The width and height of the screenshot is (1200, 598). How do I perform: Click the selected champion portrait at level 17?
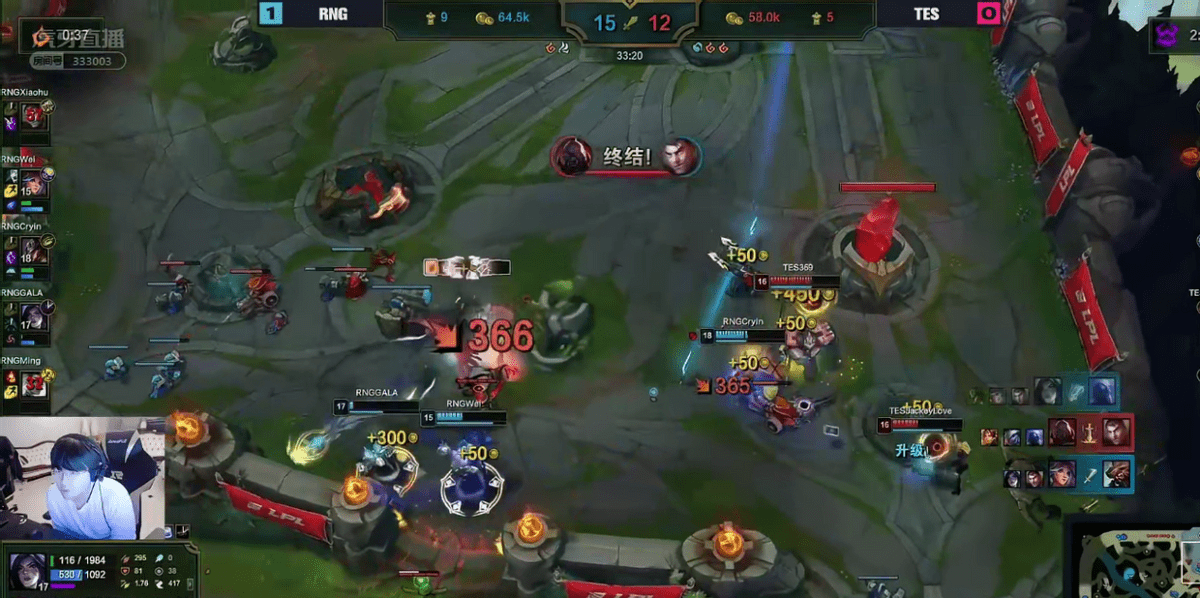pyautogui.click(x=25, y=570)
